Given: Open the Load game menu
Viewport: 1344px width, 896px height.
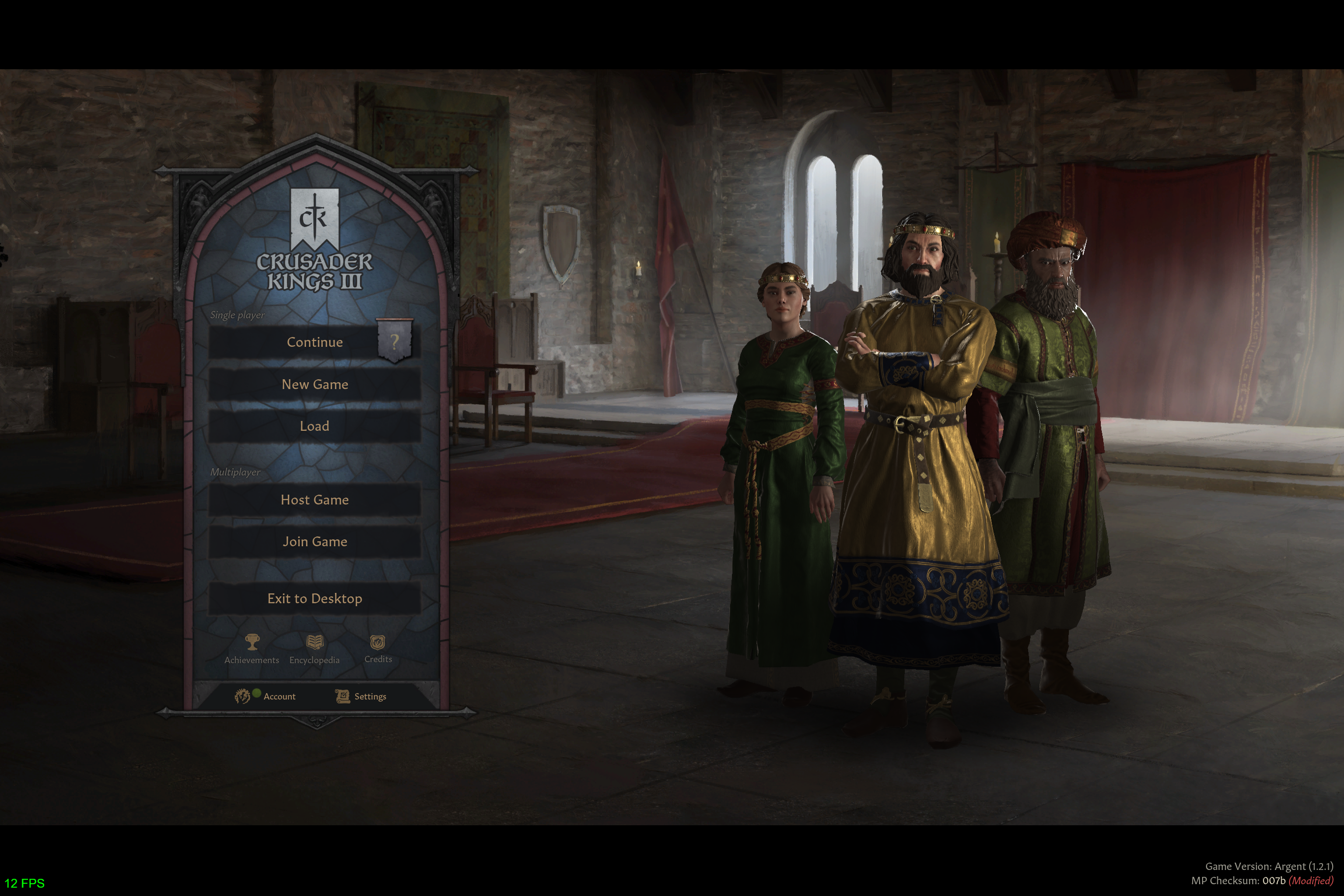Looking at the screenshot, I should click(x=315, y=426).
